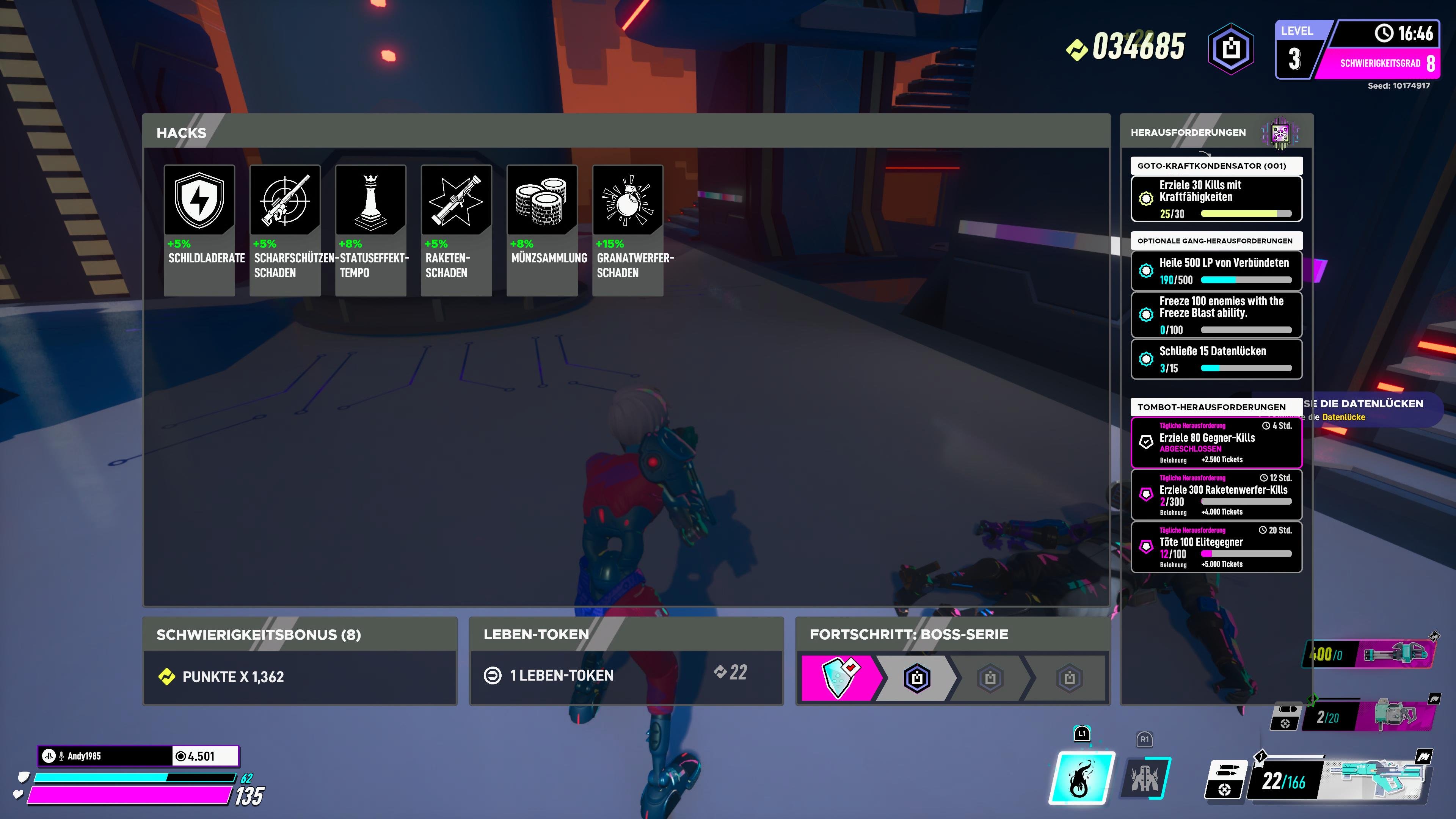Choose the 'Töte 100 Elitegegner' daily challenge
This screenshot has height=819, width=1456.
pyautogui.click(x=1216, y=547)
